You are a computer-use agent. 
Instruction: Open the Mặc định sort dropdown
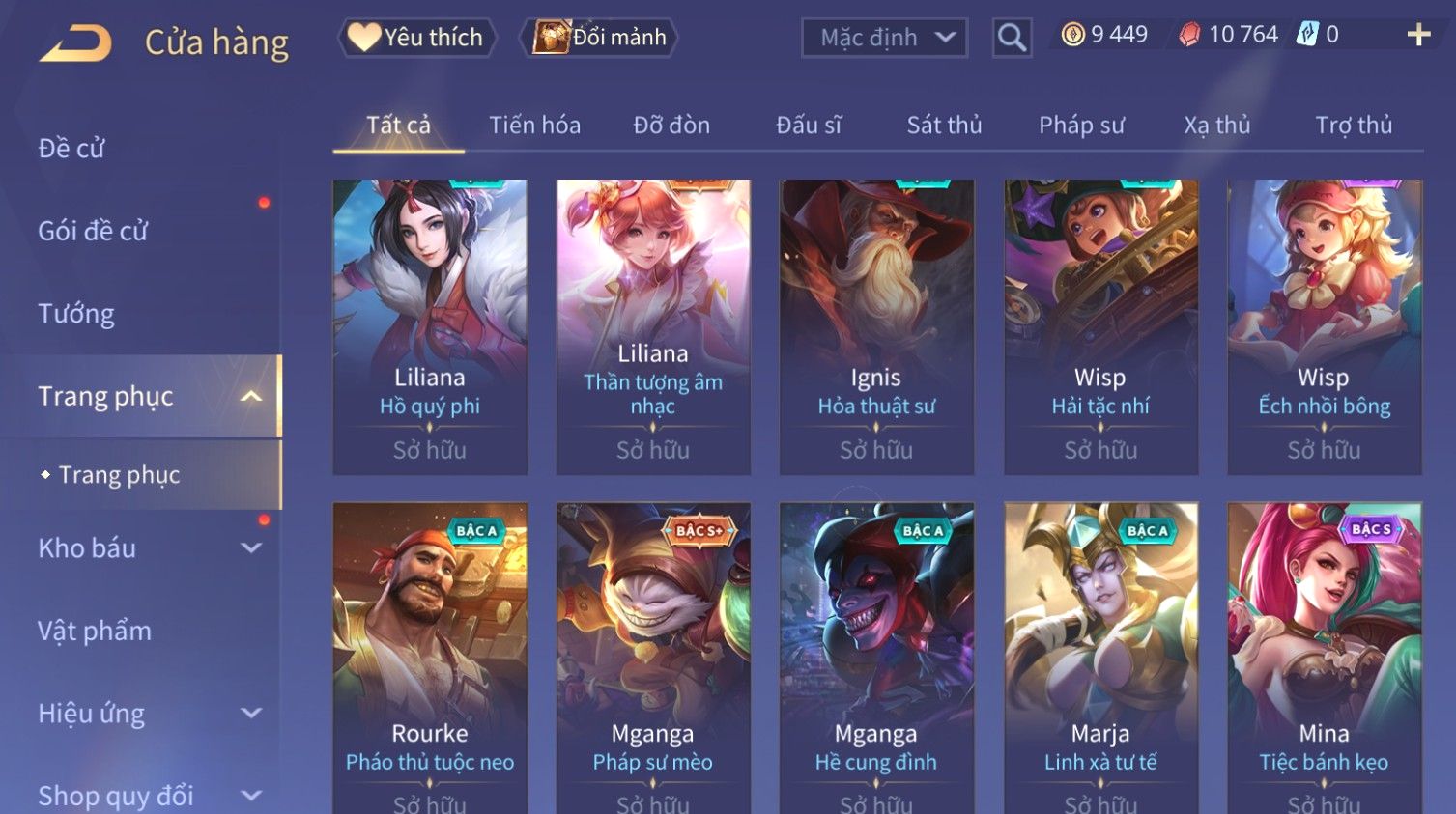pyautogui.click(x=884, y=38)
